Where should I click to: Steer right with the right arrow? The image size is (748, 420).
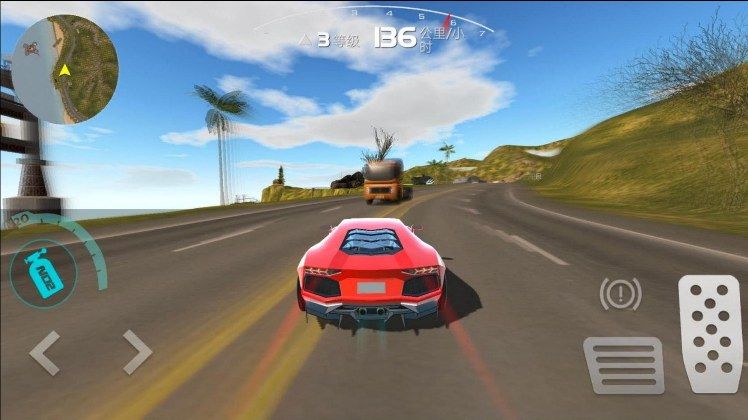click(x=136, y=352)
